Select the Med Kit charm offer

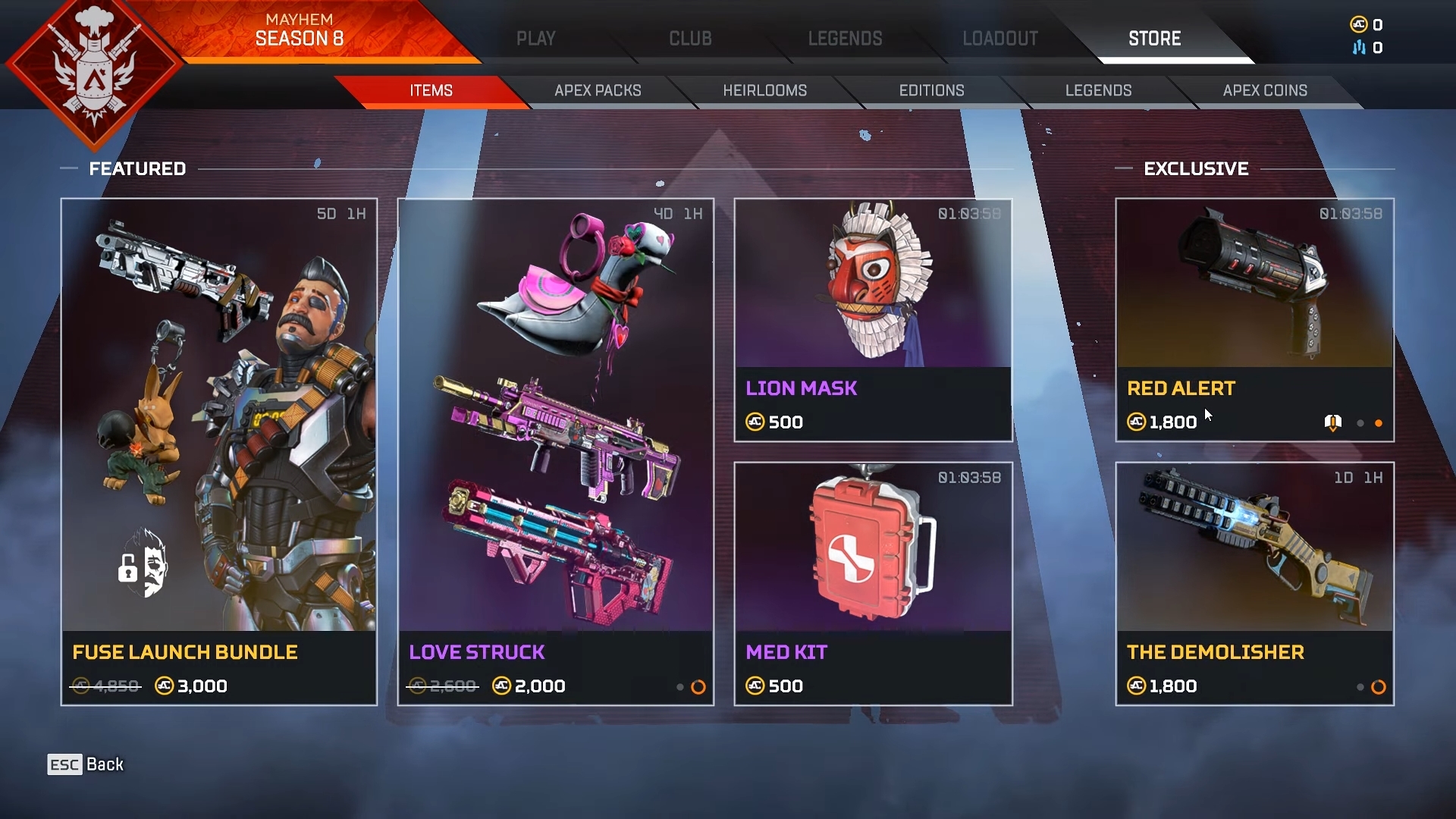coord(873,584)
